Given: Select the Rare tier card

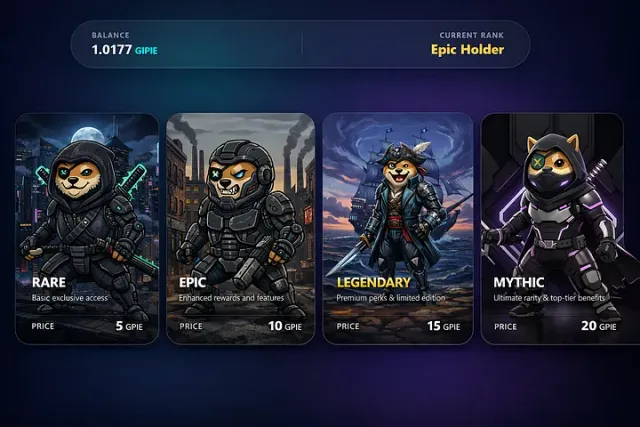Looking at the screenshot, I should pyautogui.click(x=87, y=228).
